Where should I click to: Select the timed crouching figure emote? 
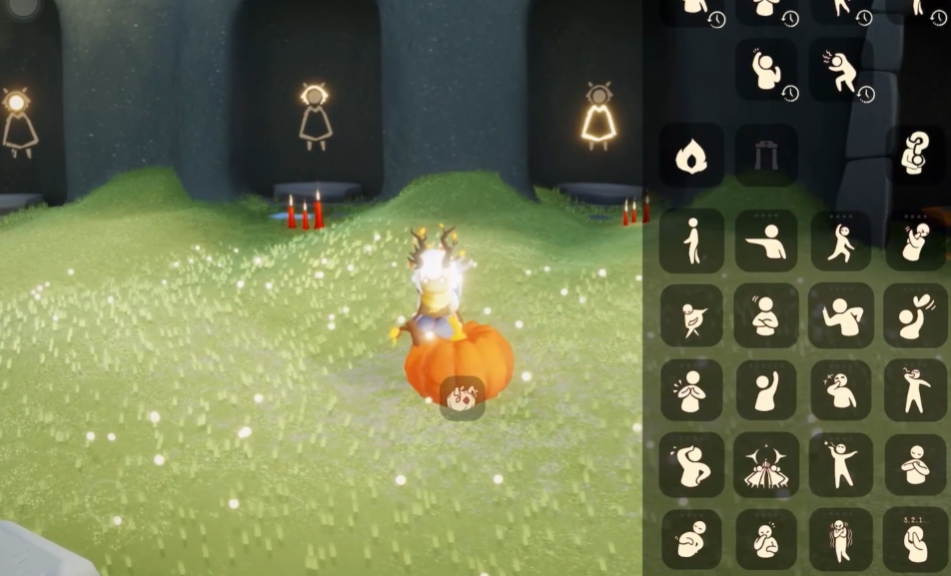pyautogui.click(x=841, y=70)
